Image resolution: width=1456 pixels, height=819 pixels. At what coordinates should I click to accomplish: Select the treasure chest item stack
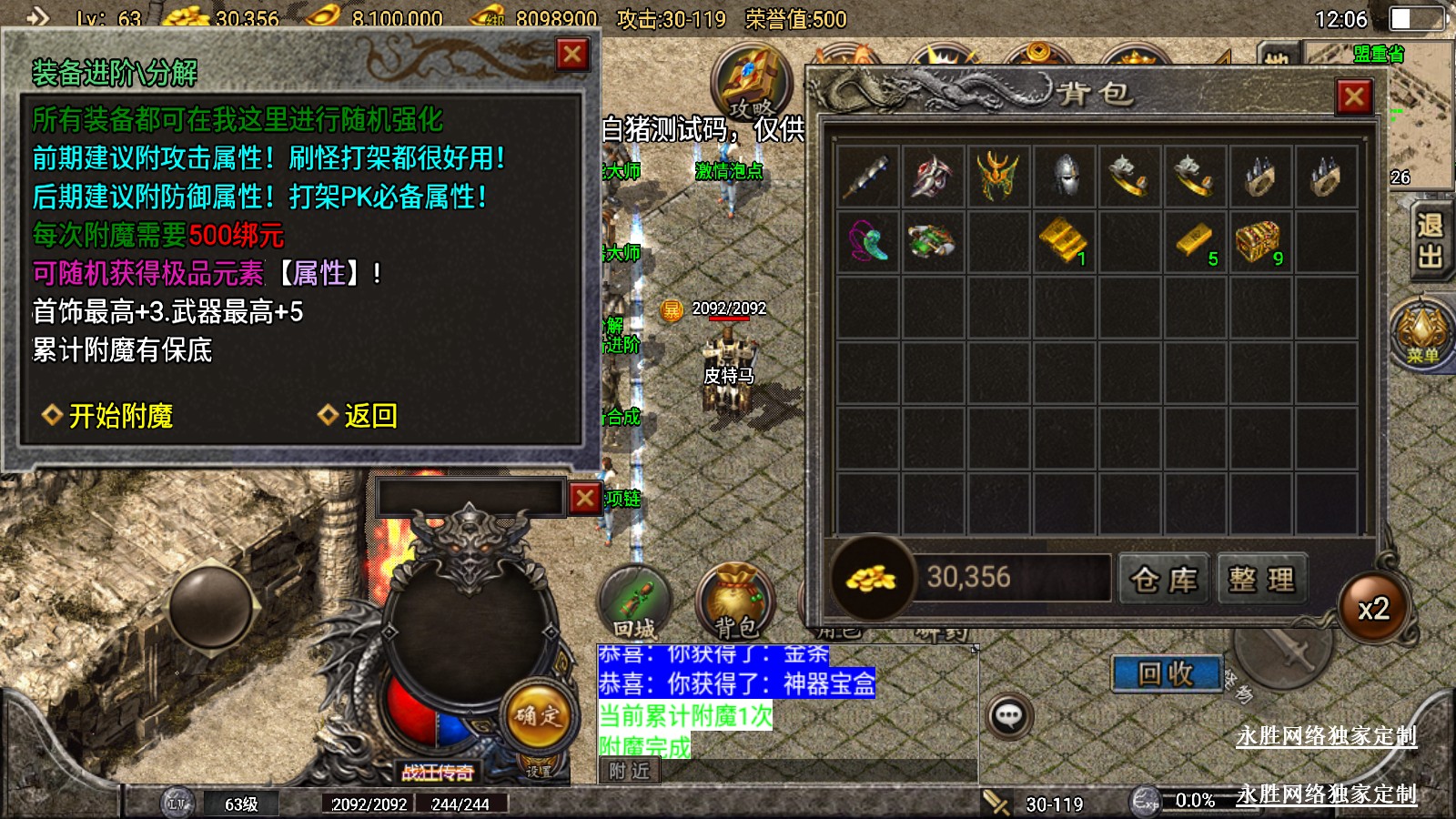coord(1259,241)
